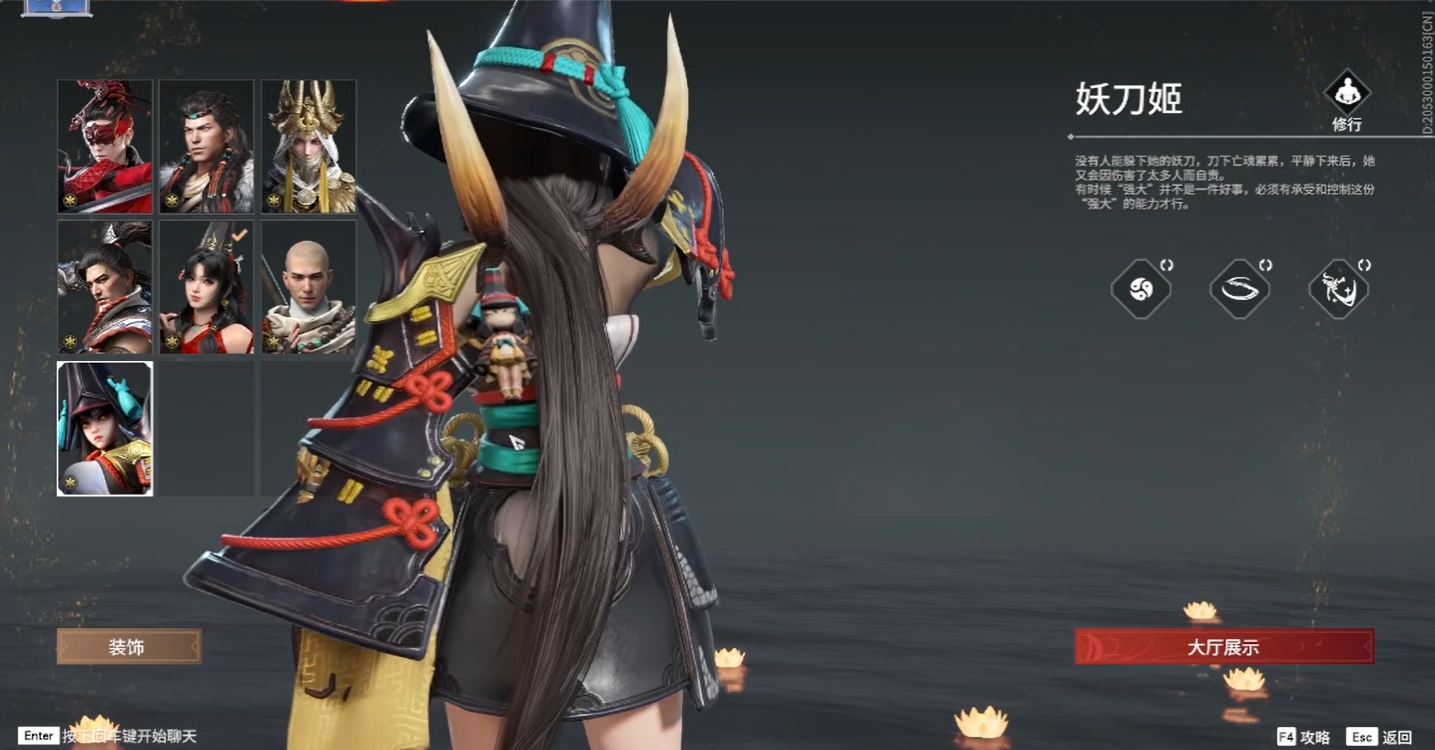The height and width of the screenshot is (750, 1435).
Task: Click the game banner at top left
Action: click(57, 8)
